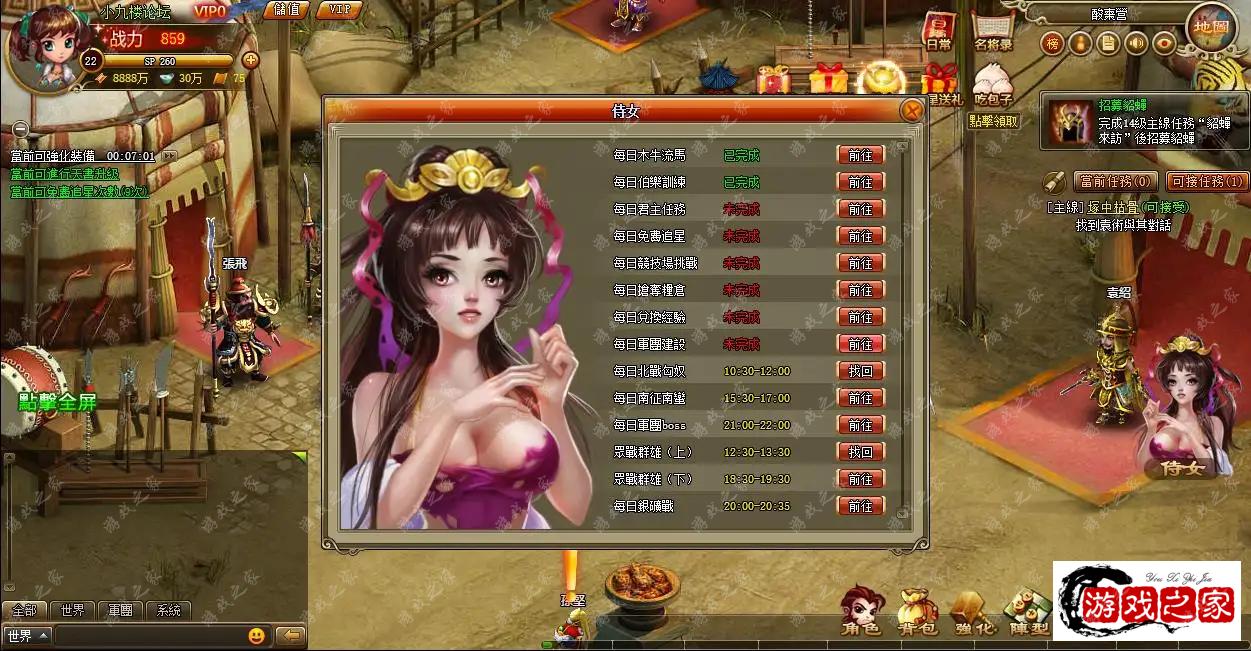Go to 每日軍團建設

pyautogui.click(x=860, y=344)
